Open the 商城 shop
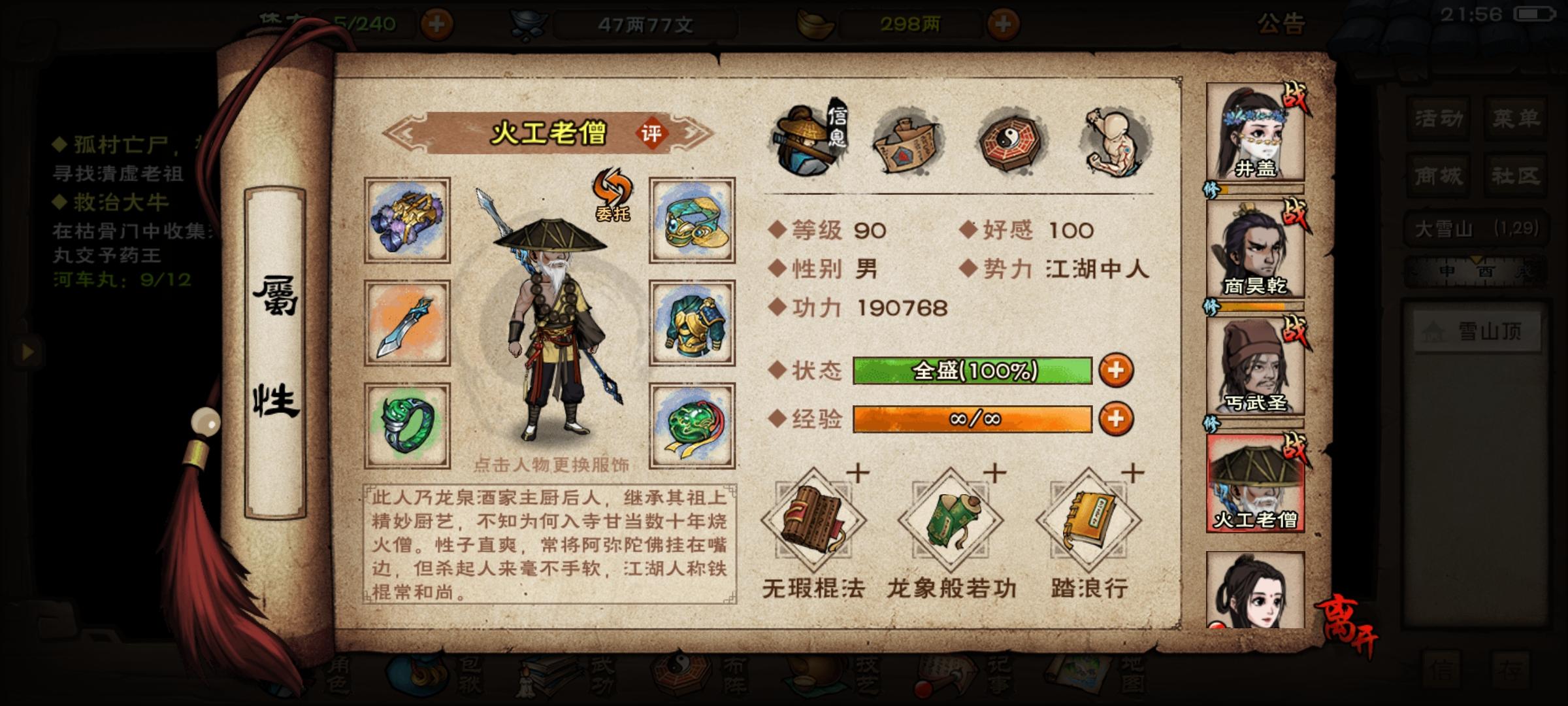Viewport: 1568px width, 706px height. click(x=1436, y=175)
